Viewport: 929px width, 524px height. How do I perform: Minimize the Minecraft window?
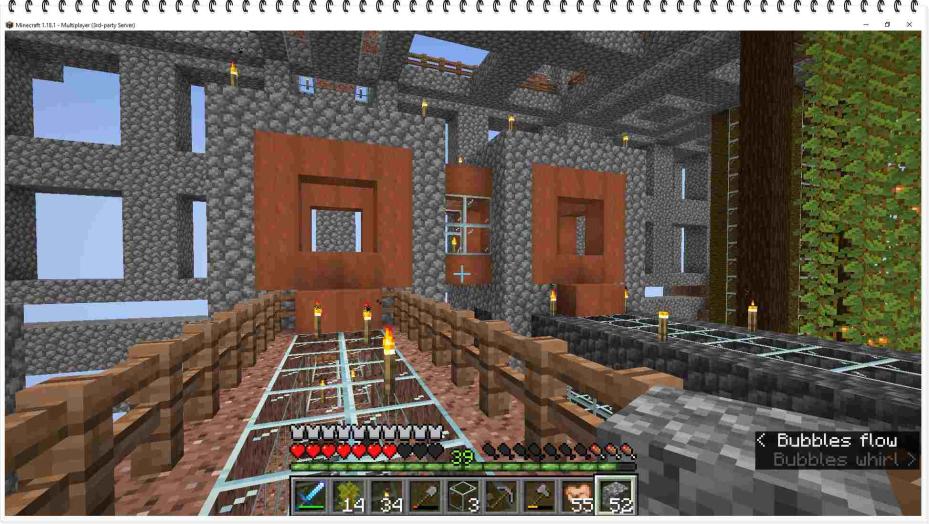tap(865, 24)
